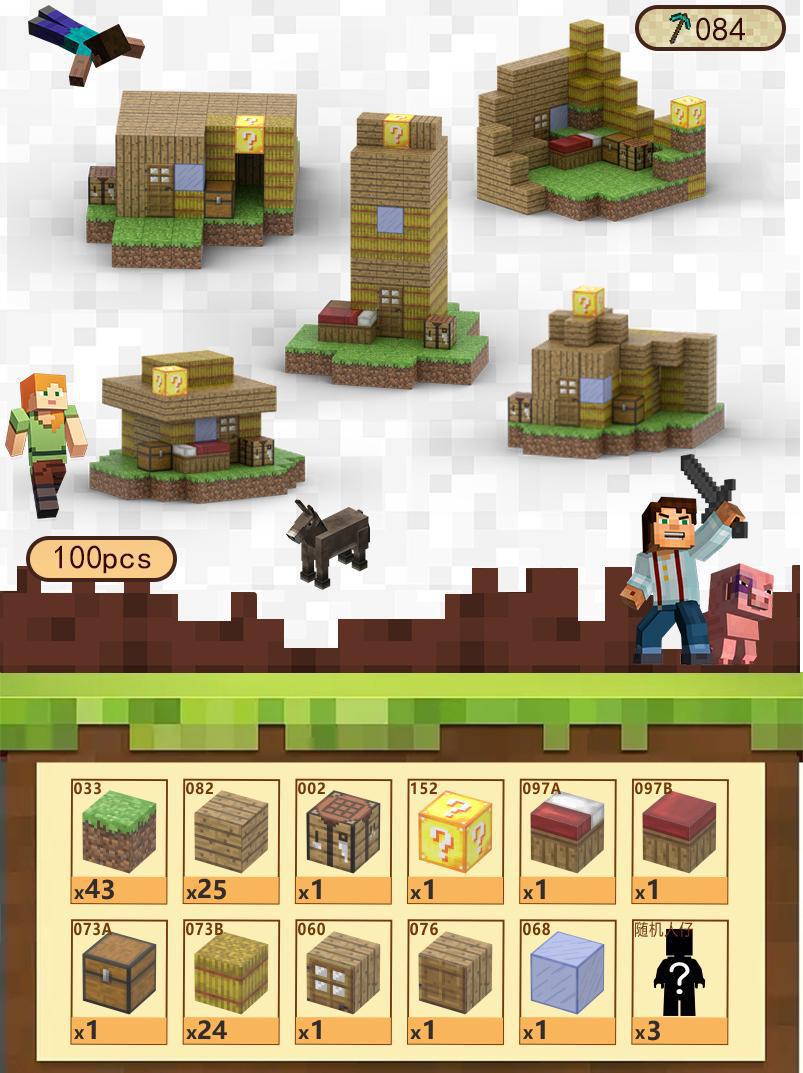Pick the crafting table slot 002

[x=343, y=841]
